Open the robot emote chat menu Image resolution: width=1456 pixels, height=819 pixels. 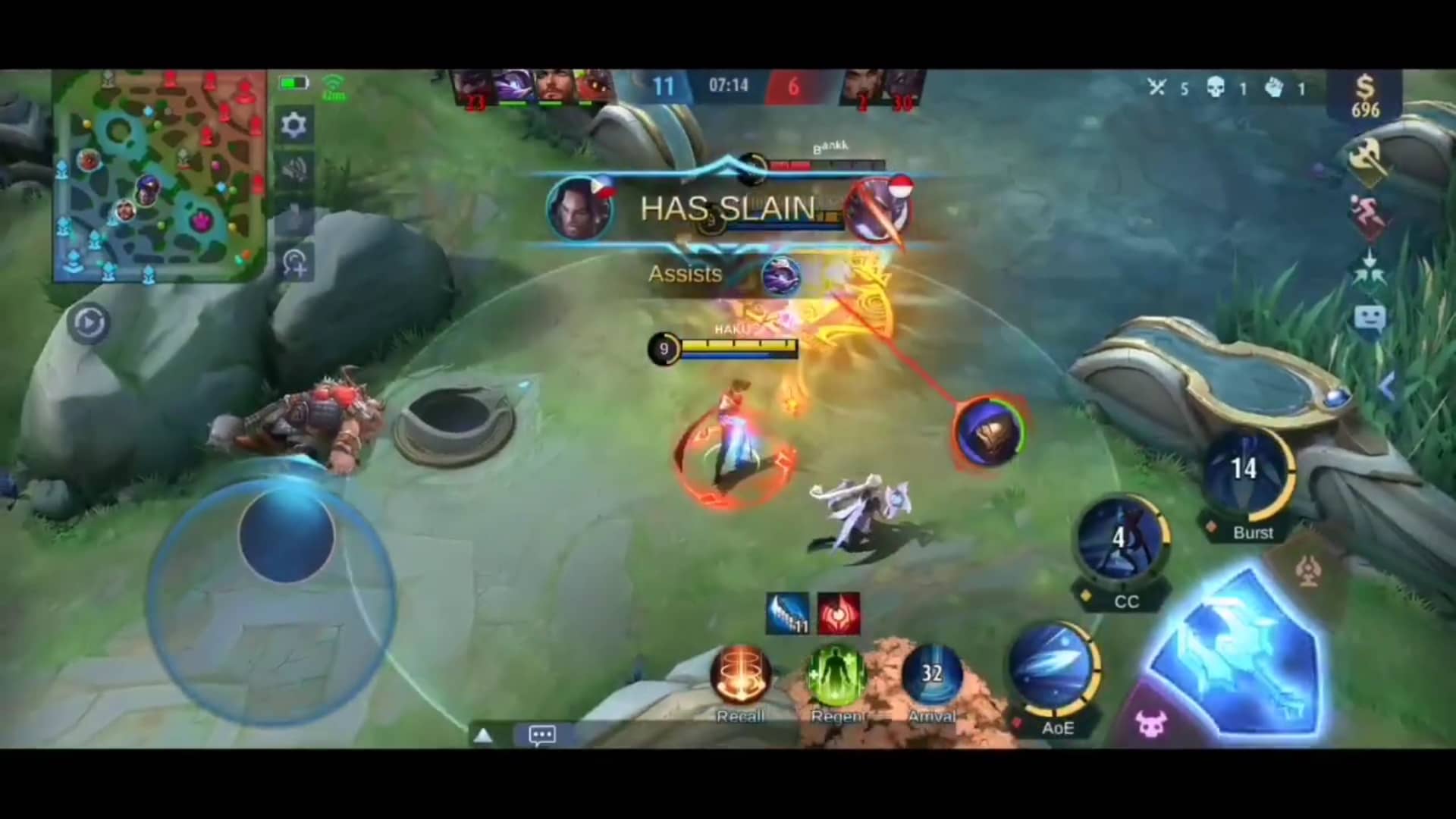[1370, 318]
